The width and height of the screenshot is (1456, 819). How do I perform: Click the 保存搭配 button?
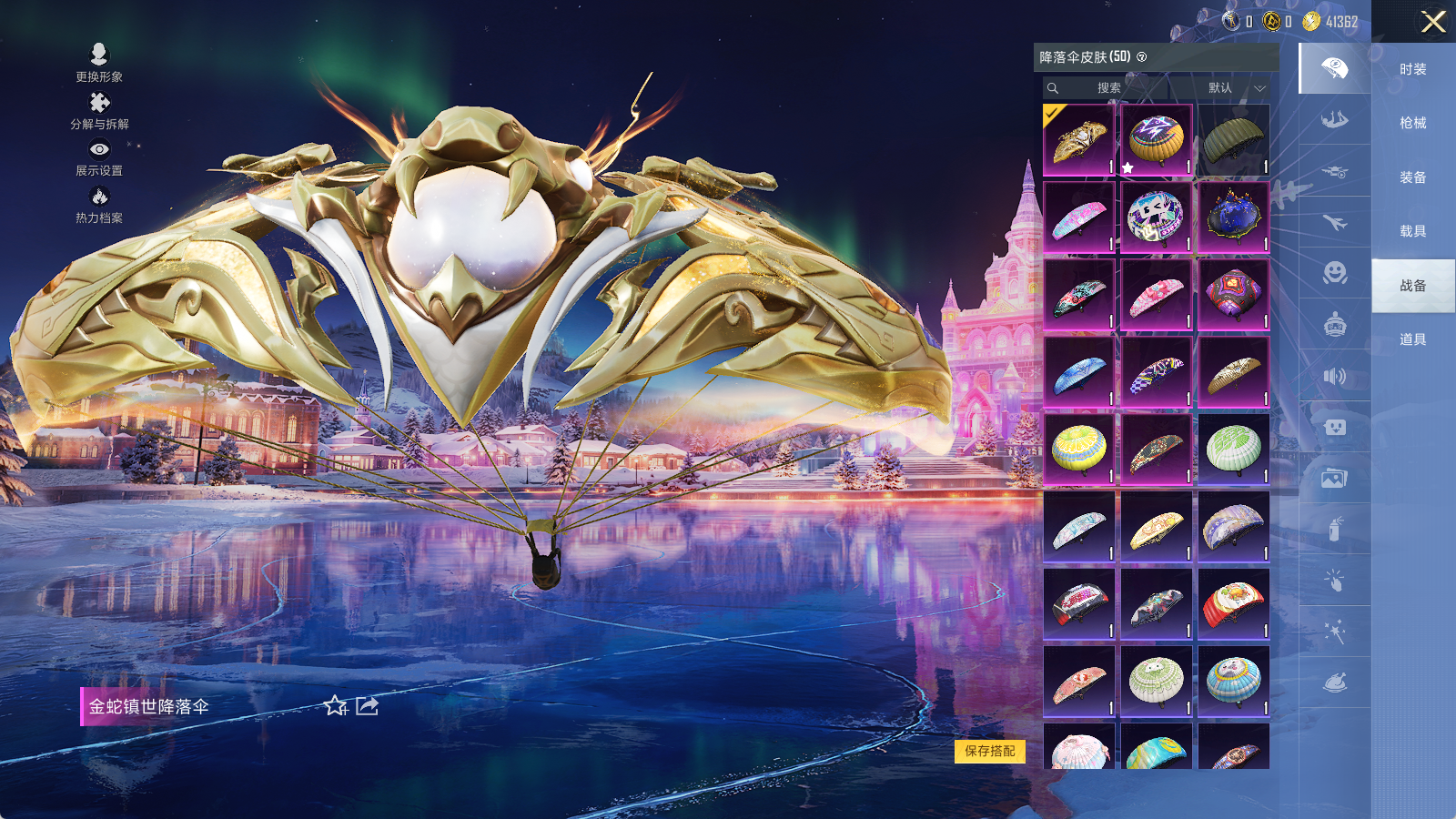click(x=990, y=751)
